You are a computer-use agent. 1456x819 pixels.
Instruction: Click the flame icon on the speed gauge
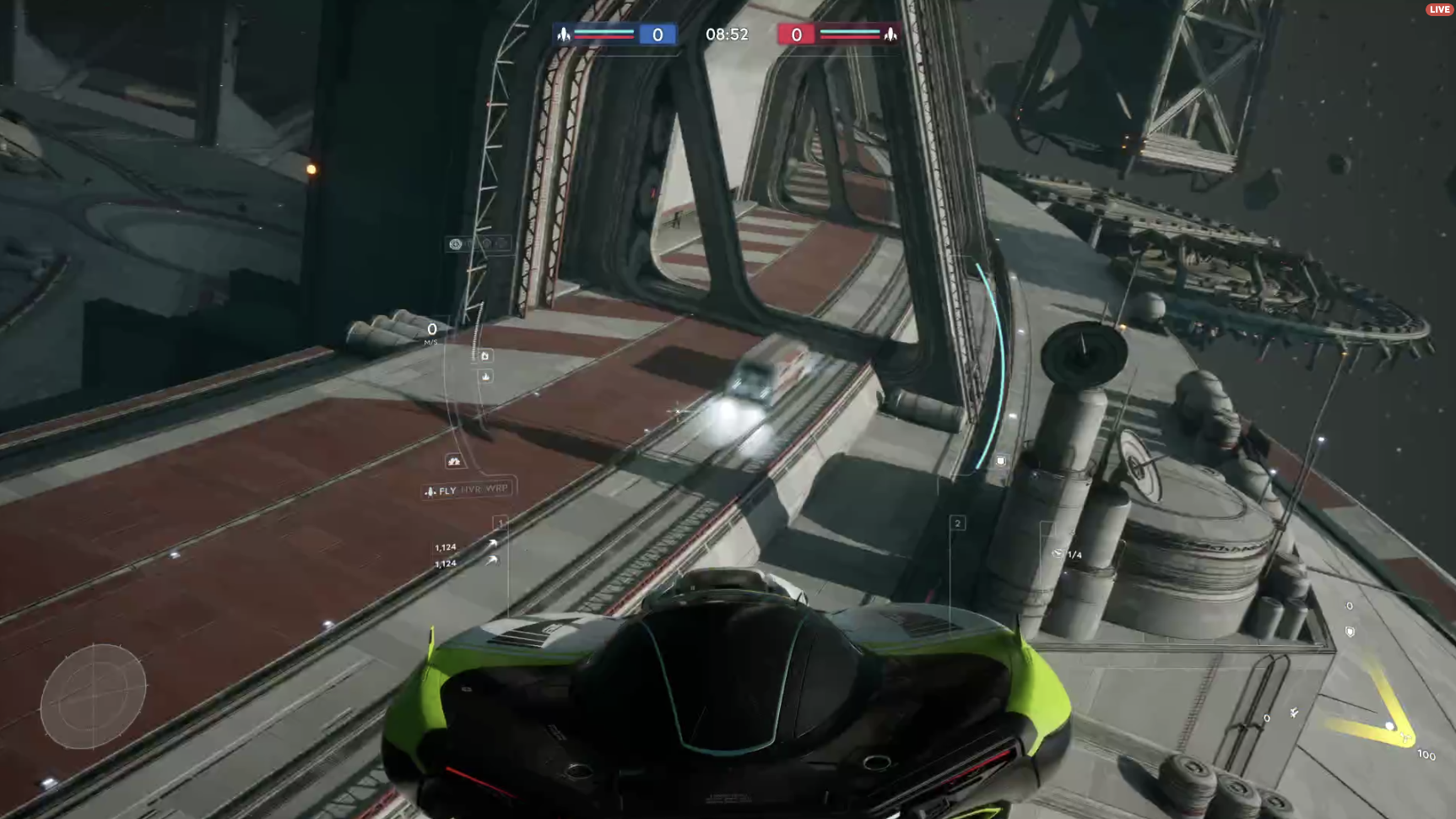point(485,377)
